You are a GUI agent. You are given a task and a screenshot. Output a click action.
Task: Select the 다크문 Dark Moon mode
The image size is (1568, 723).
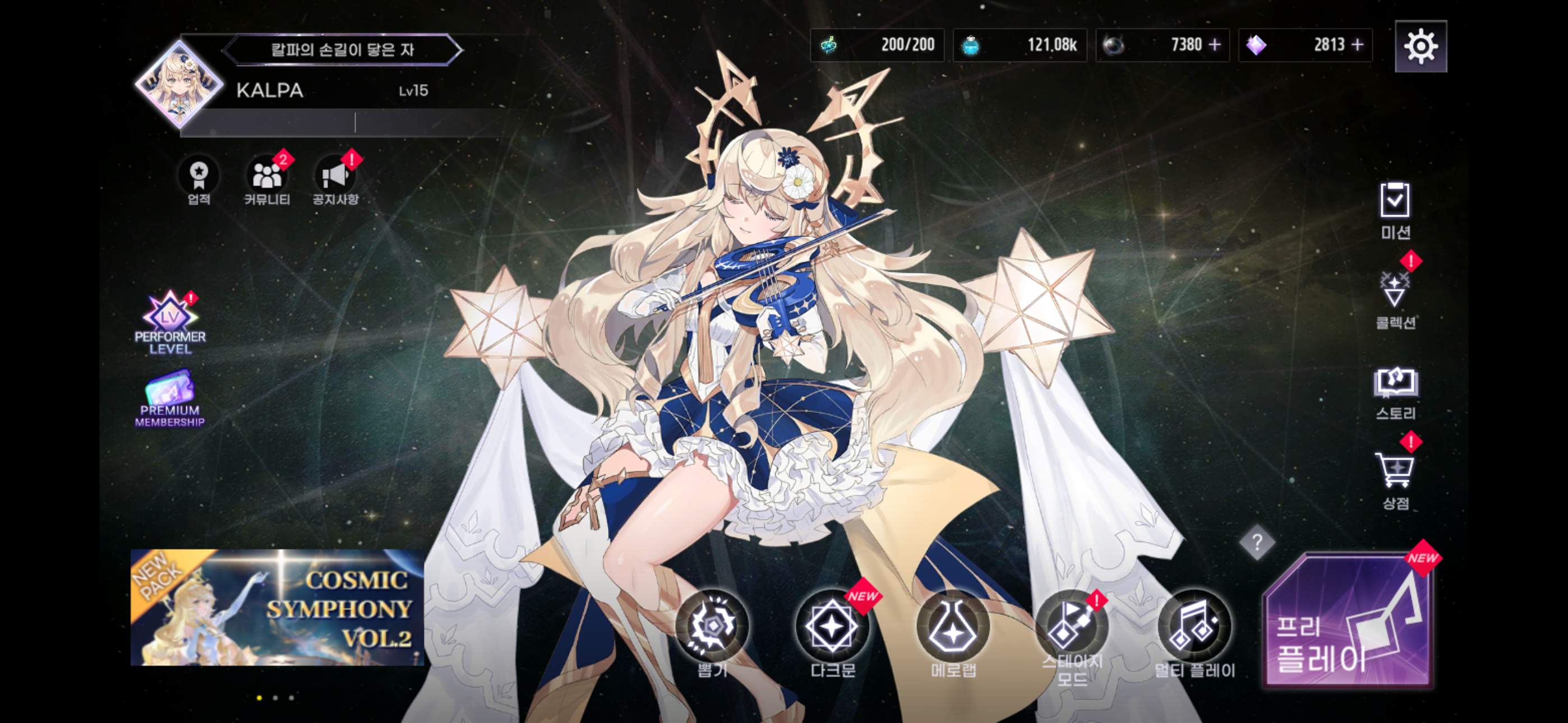834,627
